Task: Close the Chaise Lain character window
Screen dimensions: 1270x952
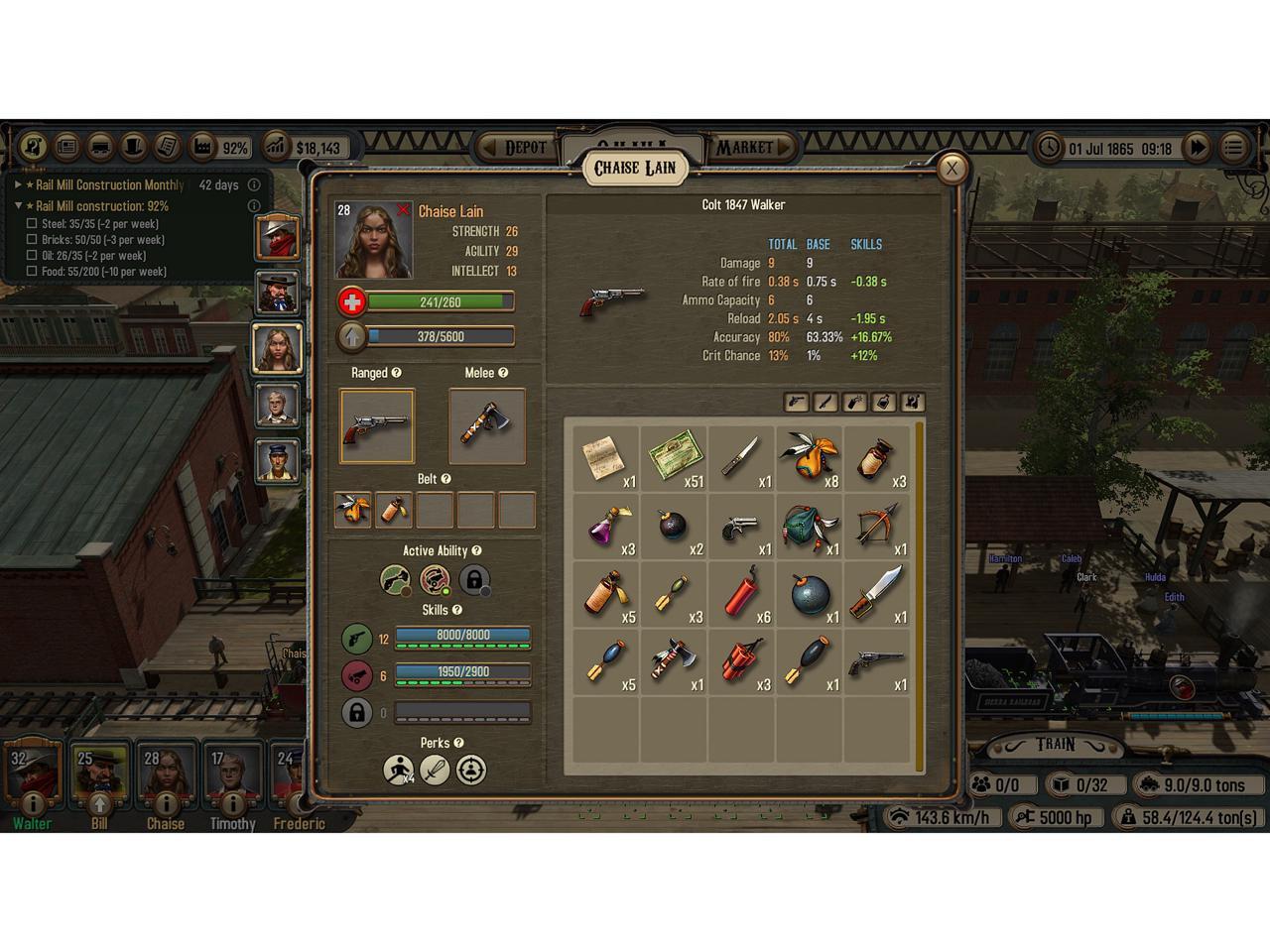Action: pyautogui.click(x=952, y=169)
